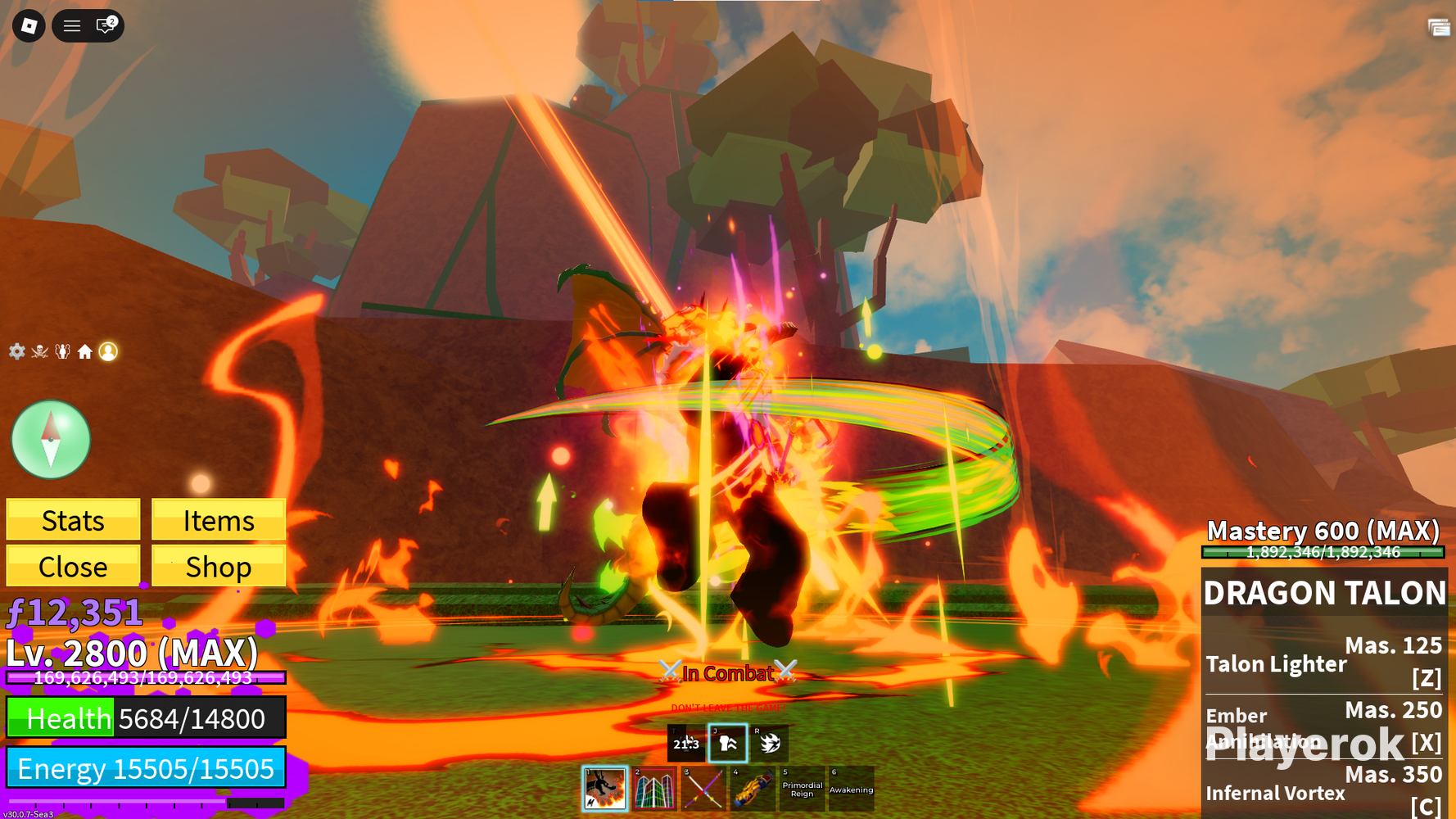This screenshot has width=1456, height=819.
Task: Equip the crossed swords hotbar slot
Action: pos(703,789)
